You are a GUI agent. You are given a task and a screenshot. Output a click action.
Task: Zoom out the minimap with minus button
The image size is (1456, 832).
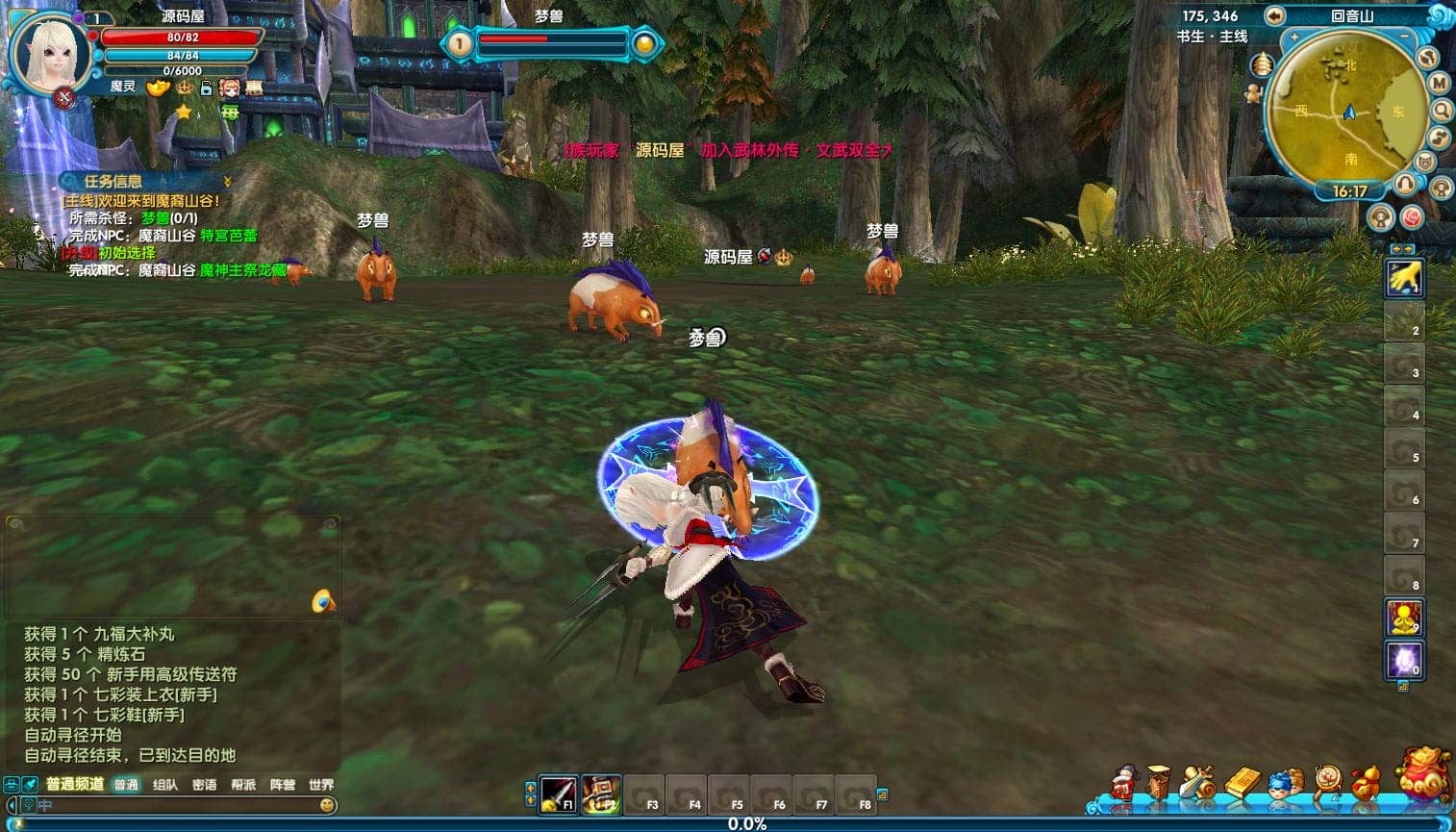tap(1404, 37)
